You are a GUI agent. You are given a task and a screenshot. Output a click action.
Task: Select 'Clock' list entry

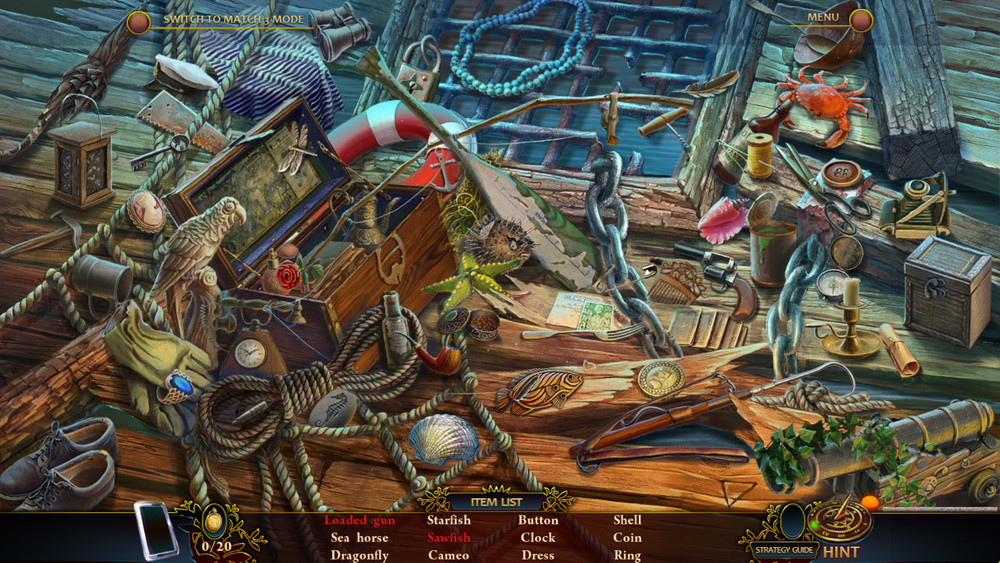[538, 538]
